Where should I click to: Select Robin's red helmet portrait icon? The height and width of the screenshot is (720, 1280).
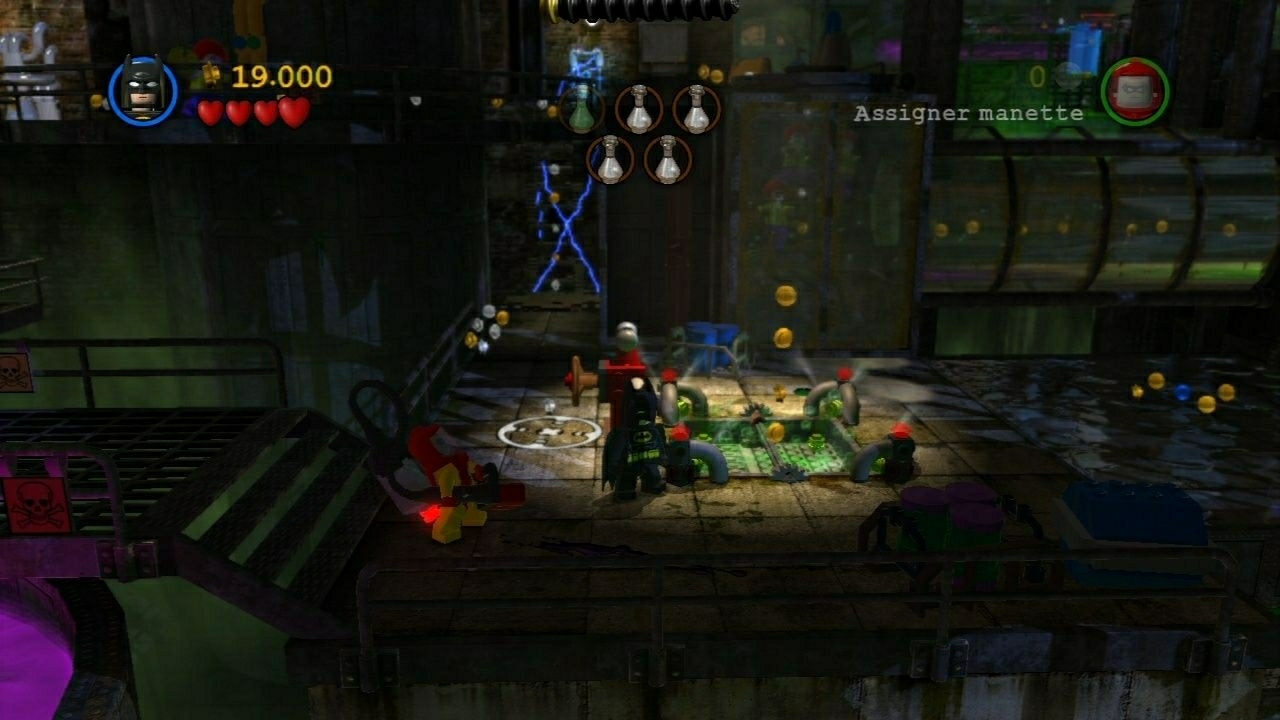(1137, 92)
